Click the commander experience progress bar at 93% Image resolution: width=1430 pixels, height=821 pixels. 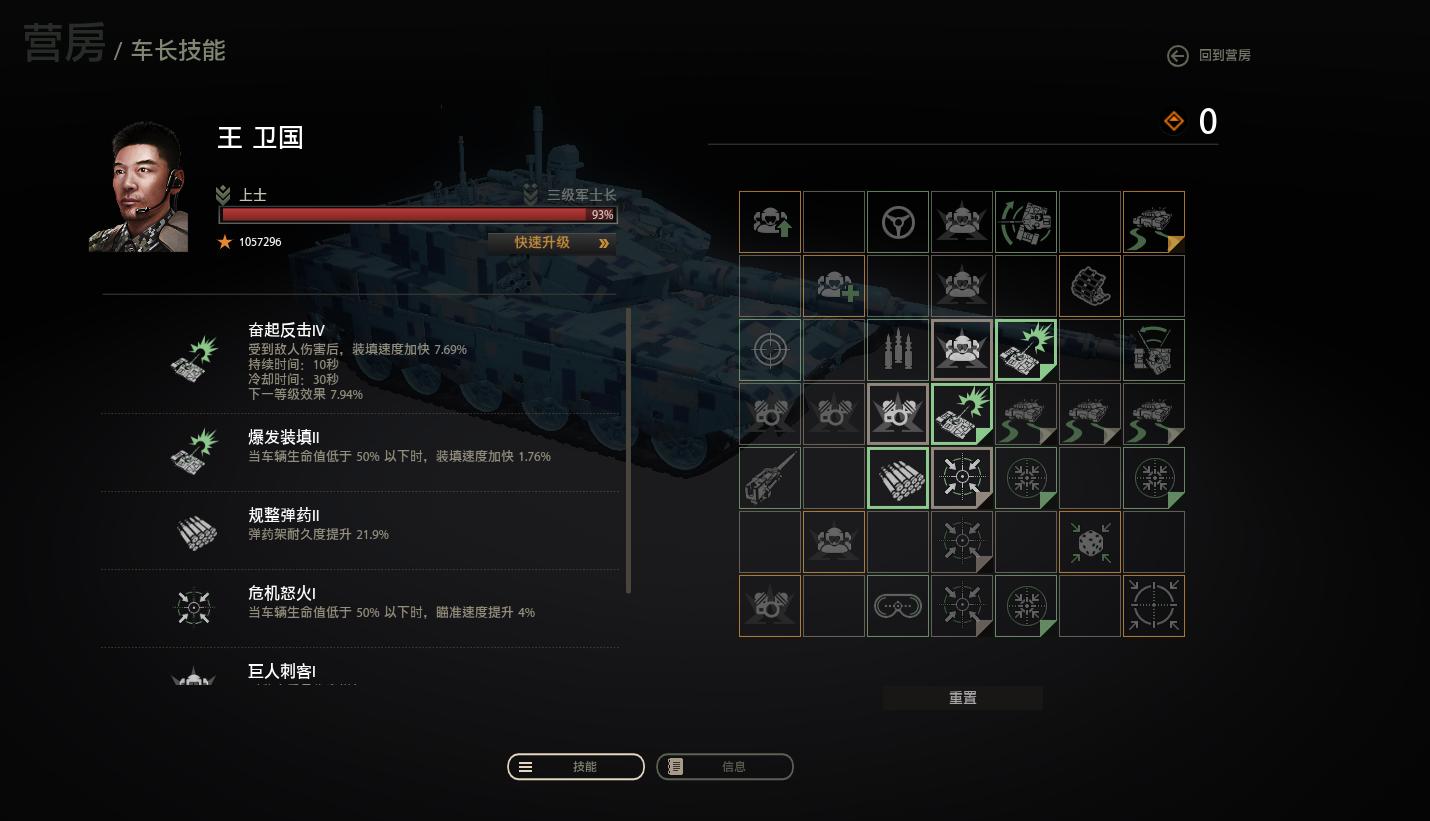(x=417, y=215)
